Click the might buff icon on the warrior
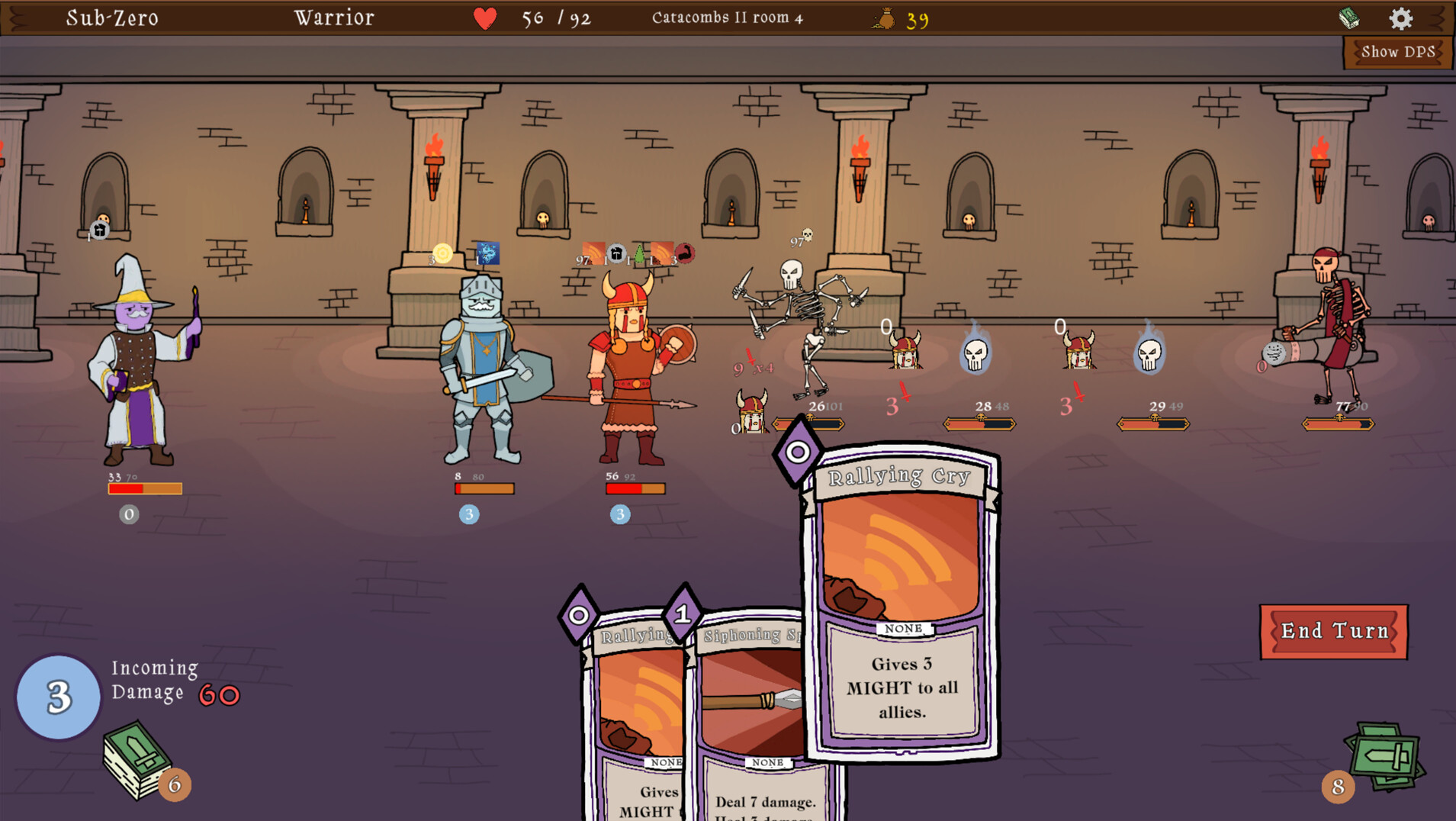 click(x=684, y=255)
